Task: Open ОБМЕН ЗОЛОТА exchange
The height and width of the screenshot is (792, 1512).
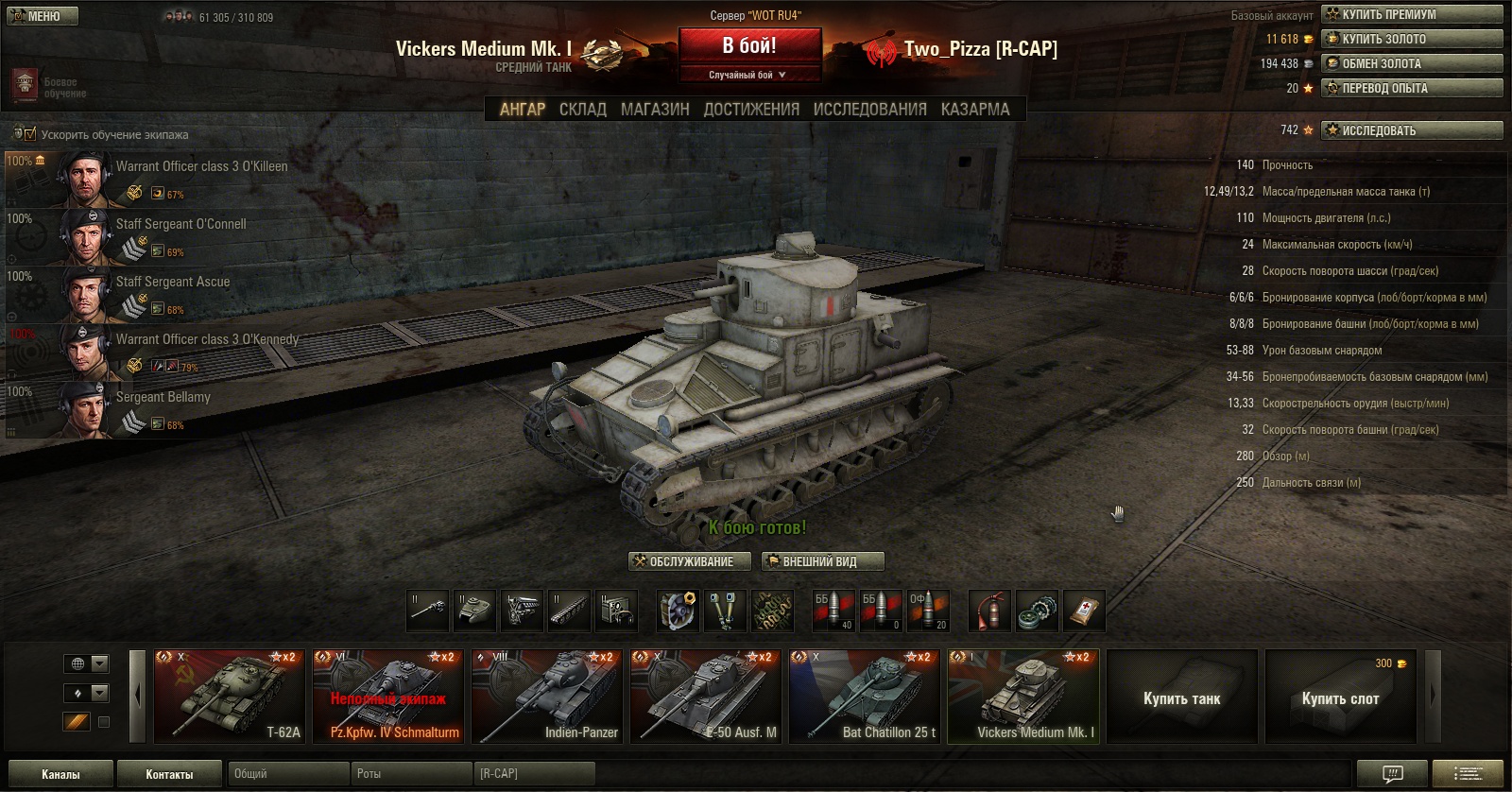Action: [x=1412, y=63]
